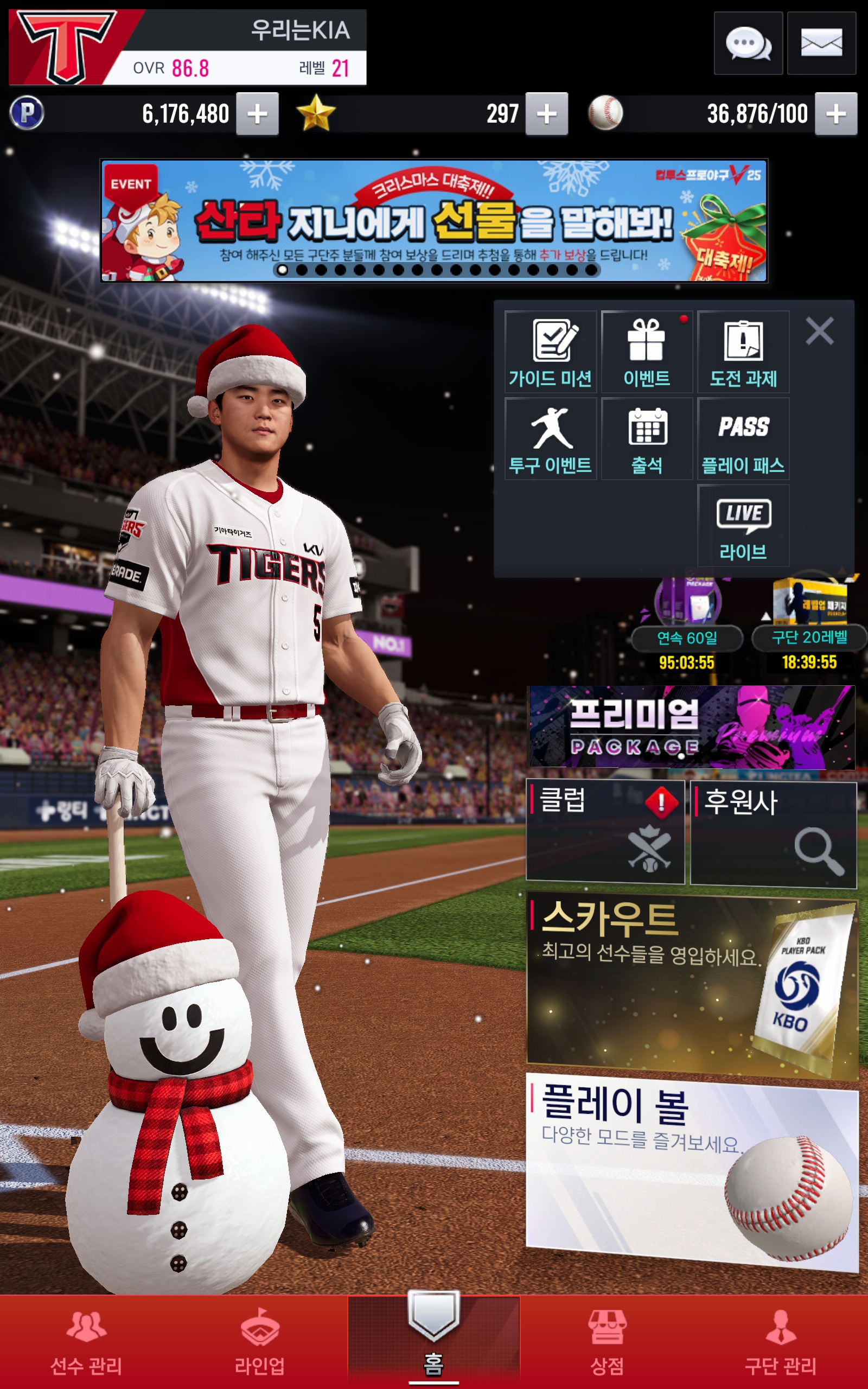This screenshot has width=868, height=1389.
Task: Open the mailbox envelope icon
Action: pyautogui.click(x=821, y=43)
